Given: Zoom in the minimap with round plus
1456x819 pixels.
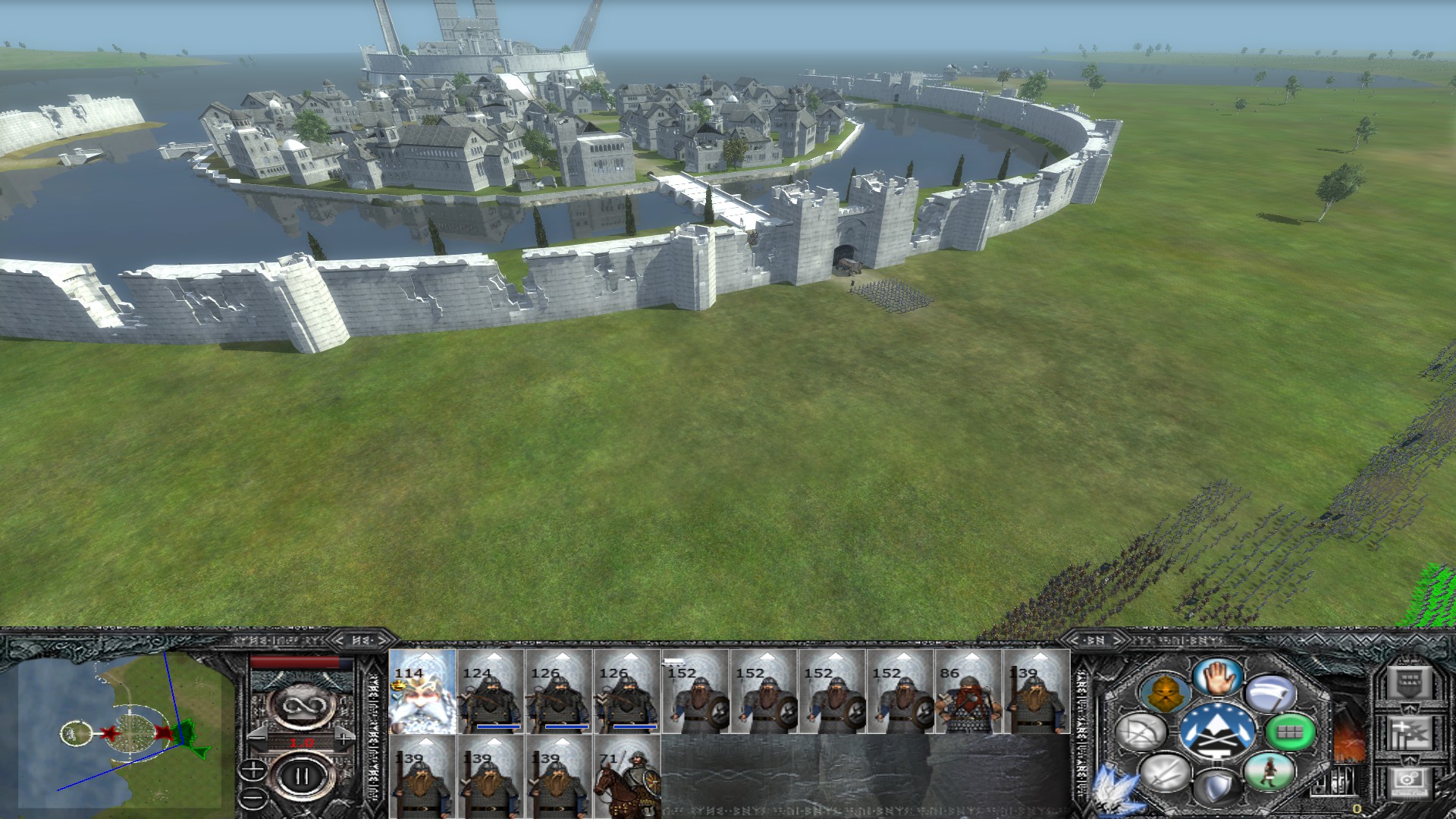Looking at the screenshot, I should point(253,770).
